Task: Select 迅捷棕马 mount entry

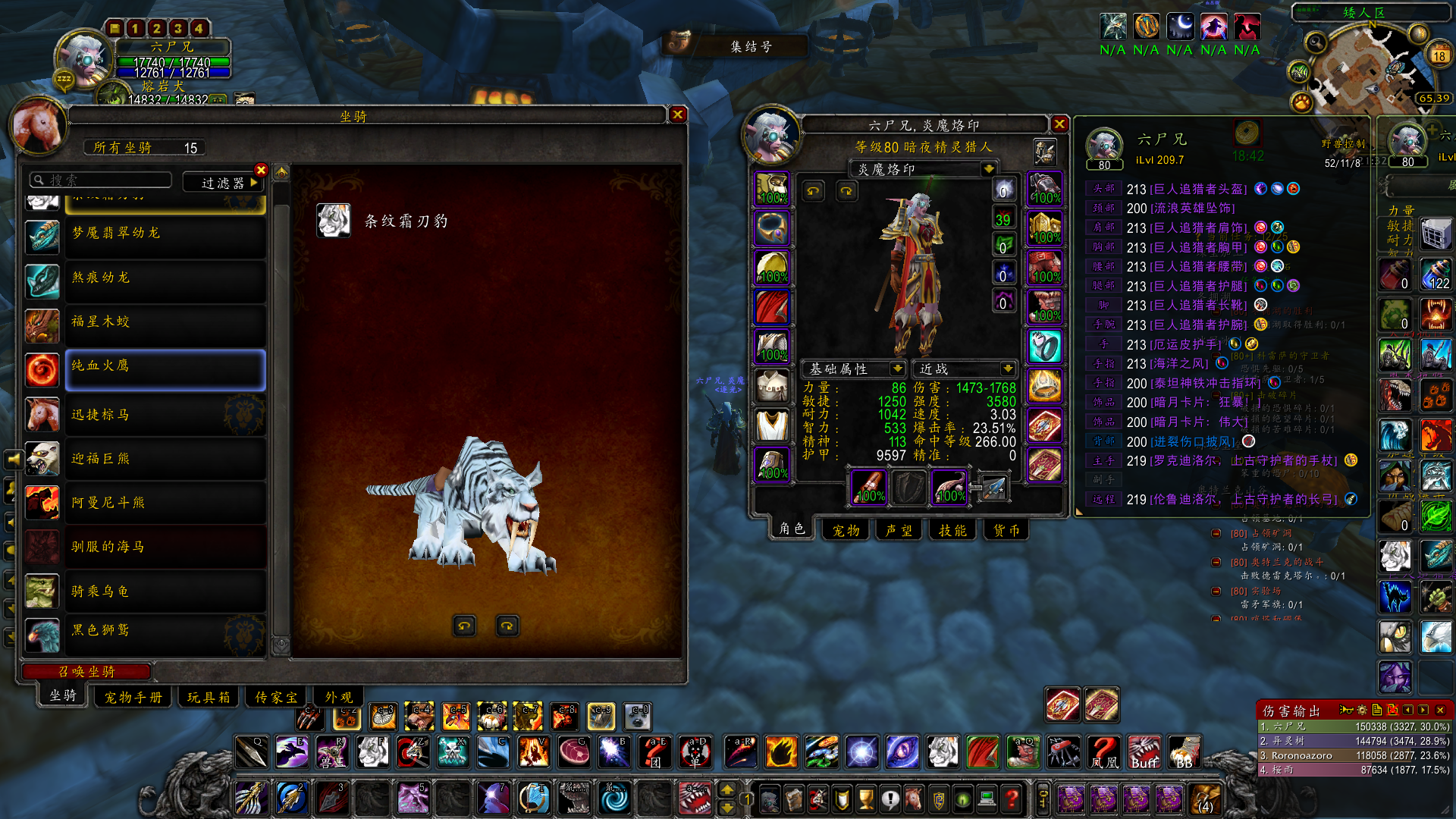Action: point(165,415)
